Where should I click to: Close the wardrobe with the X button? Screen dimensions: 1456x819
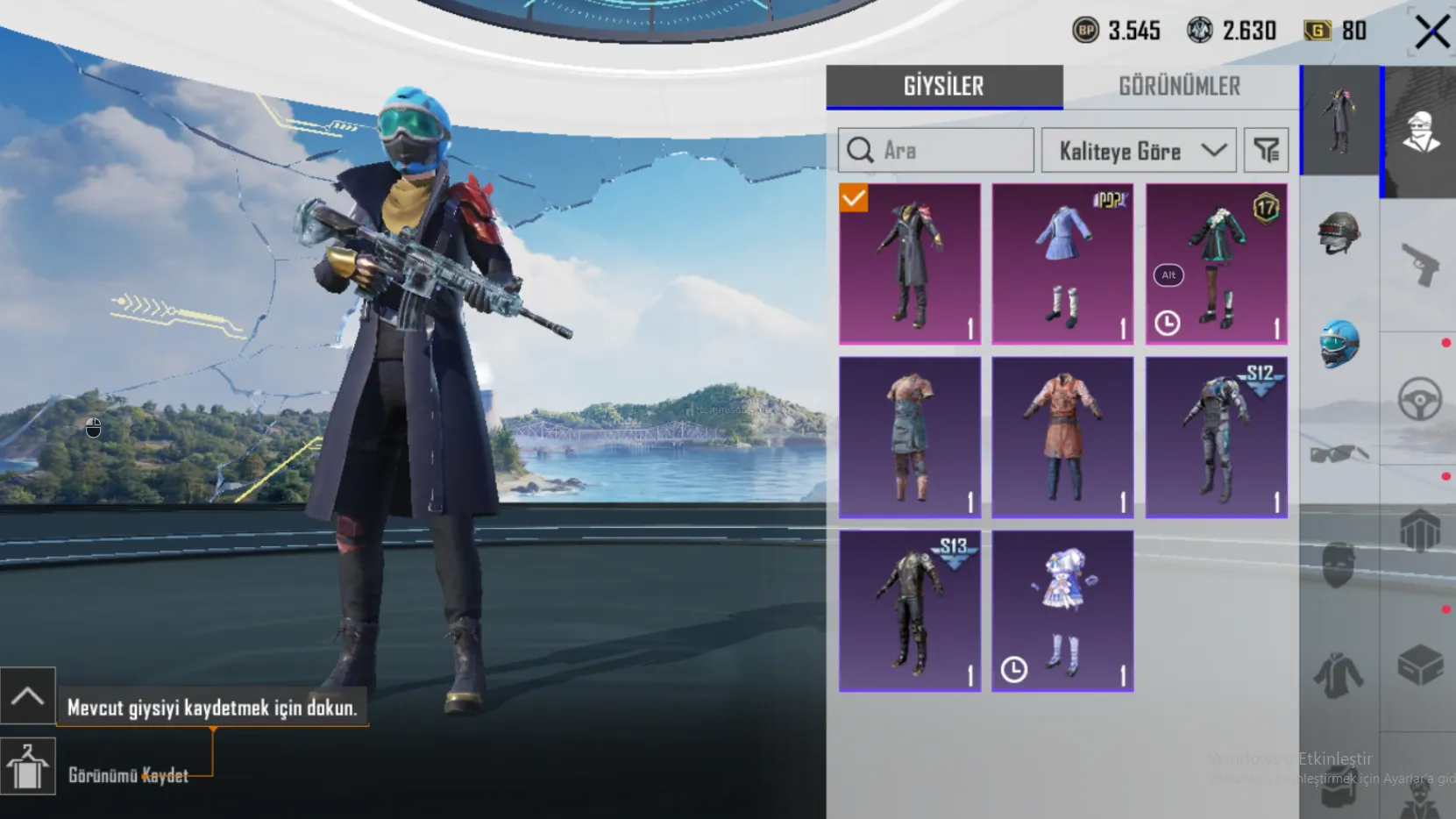tap(1432, 32)
